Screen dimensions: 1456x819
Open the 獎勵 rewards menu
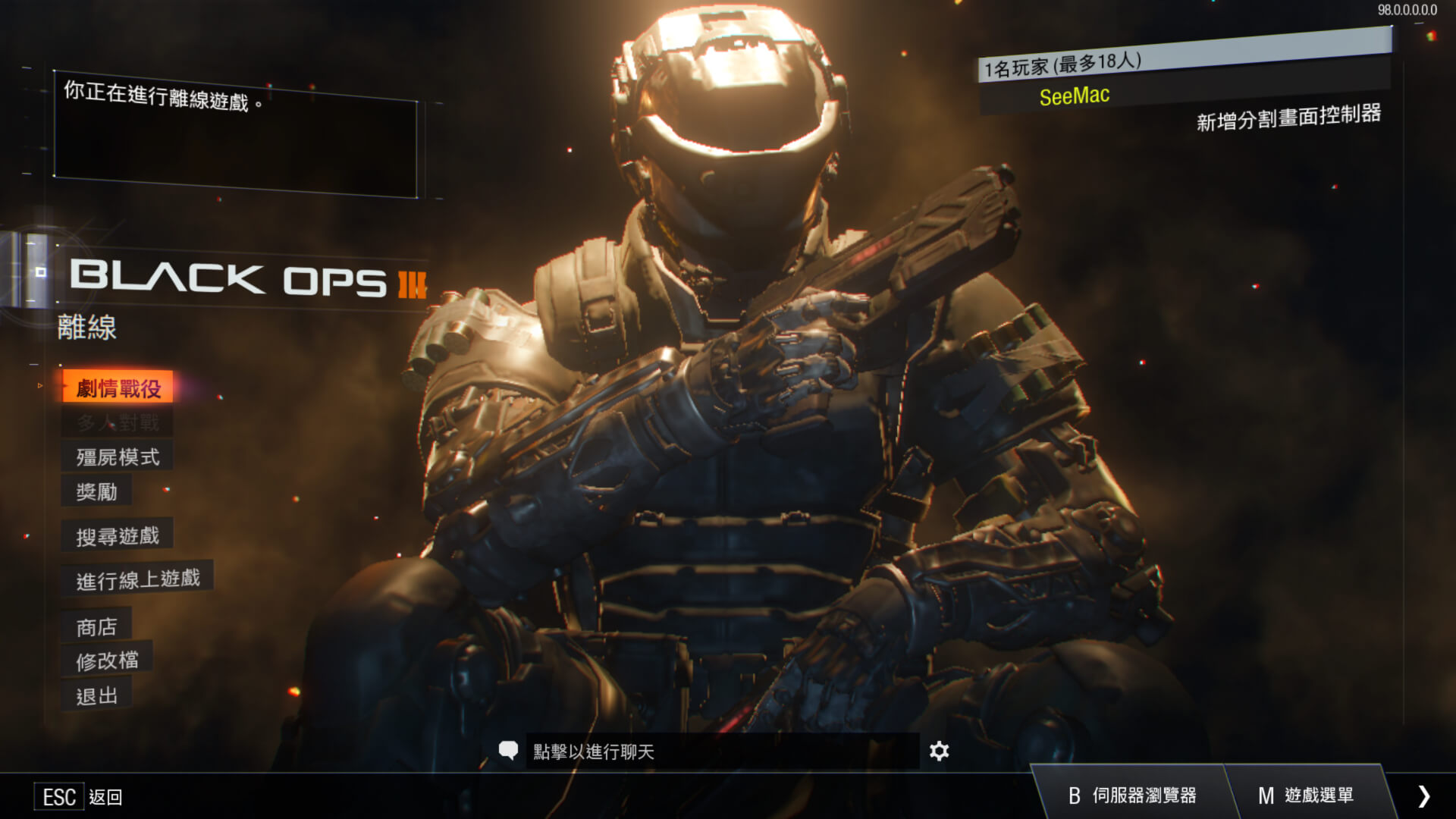(97, 491)
